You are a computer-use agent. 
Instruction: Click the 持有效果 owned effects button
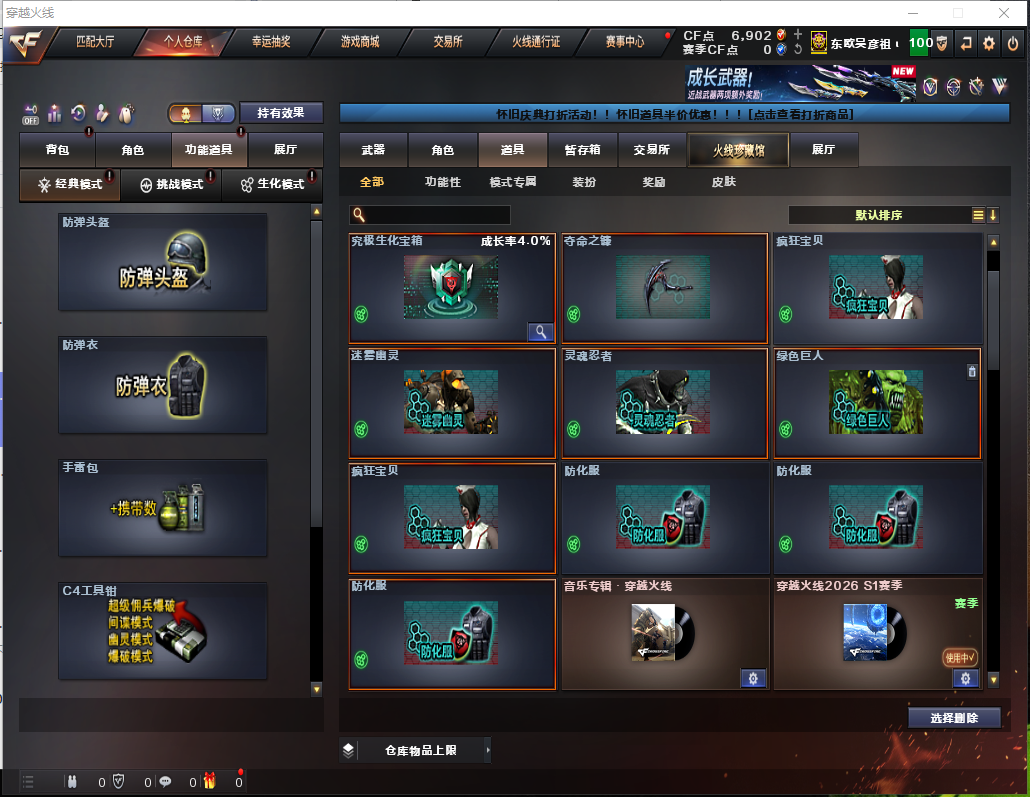(x=281, y=114)
